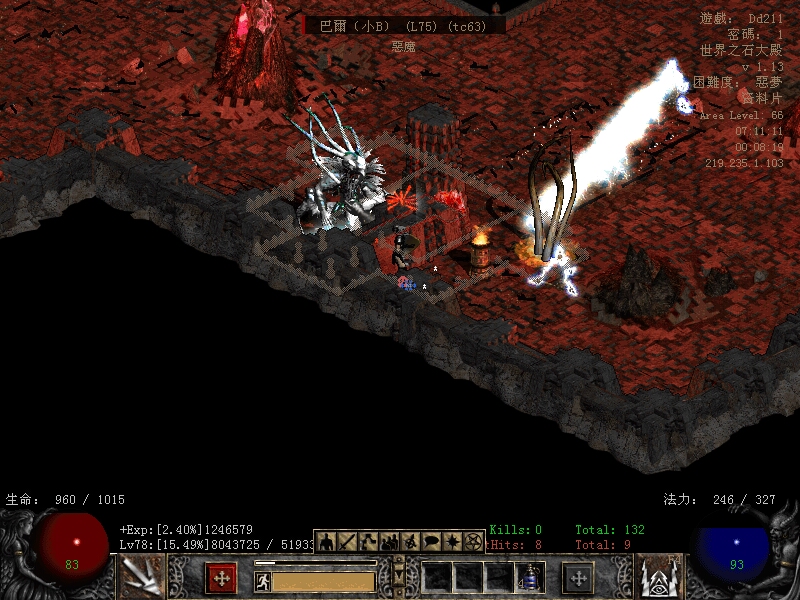Open the character screen silhouette icon
Screen dimensions: 800x600
pyautogui.click(x=326, y=541)
